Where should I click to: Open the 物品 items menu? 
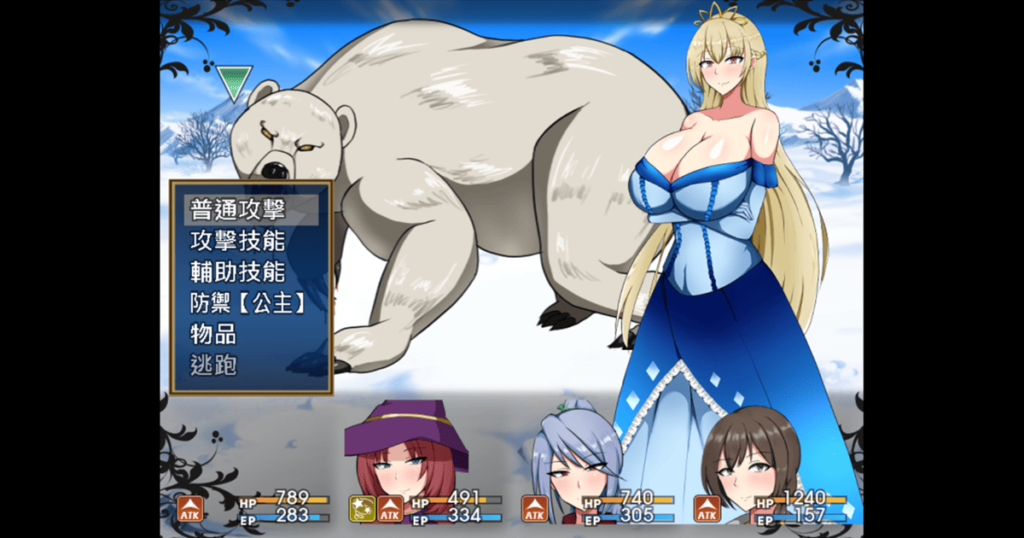click(x=214, y=334)
